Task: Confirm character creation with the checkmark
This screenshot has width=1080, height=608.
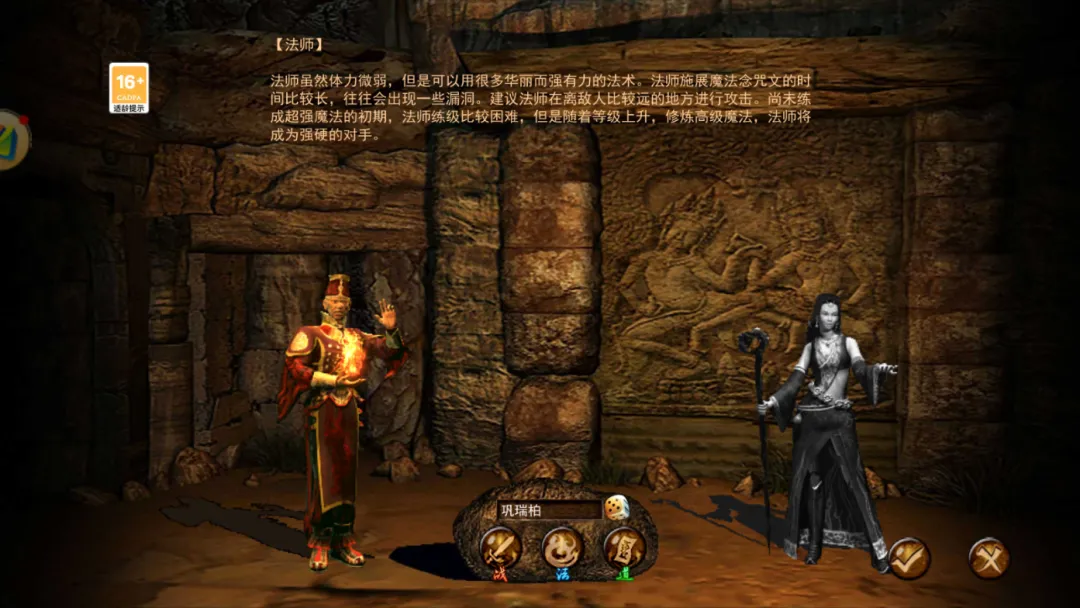Action: coord(908,558)
